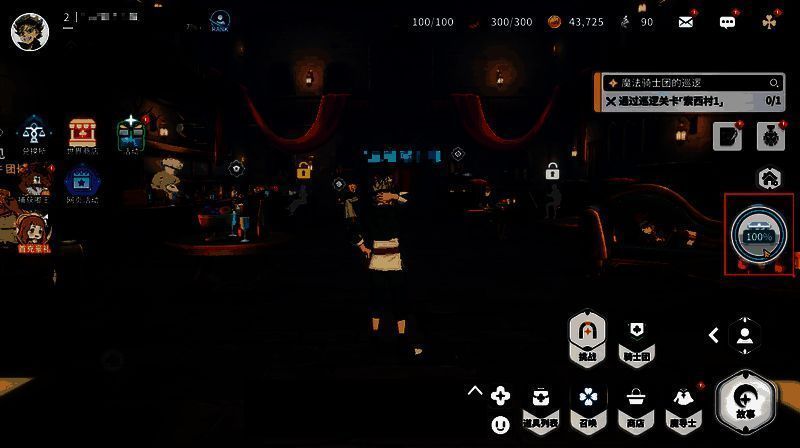
Task: Open the 魔导士 mage menu
Action: click(x=681, y=407)
